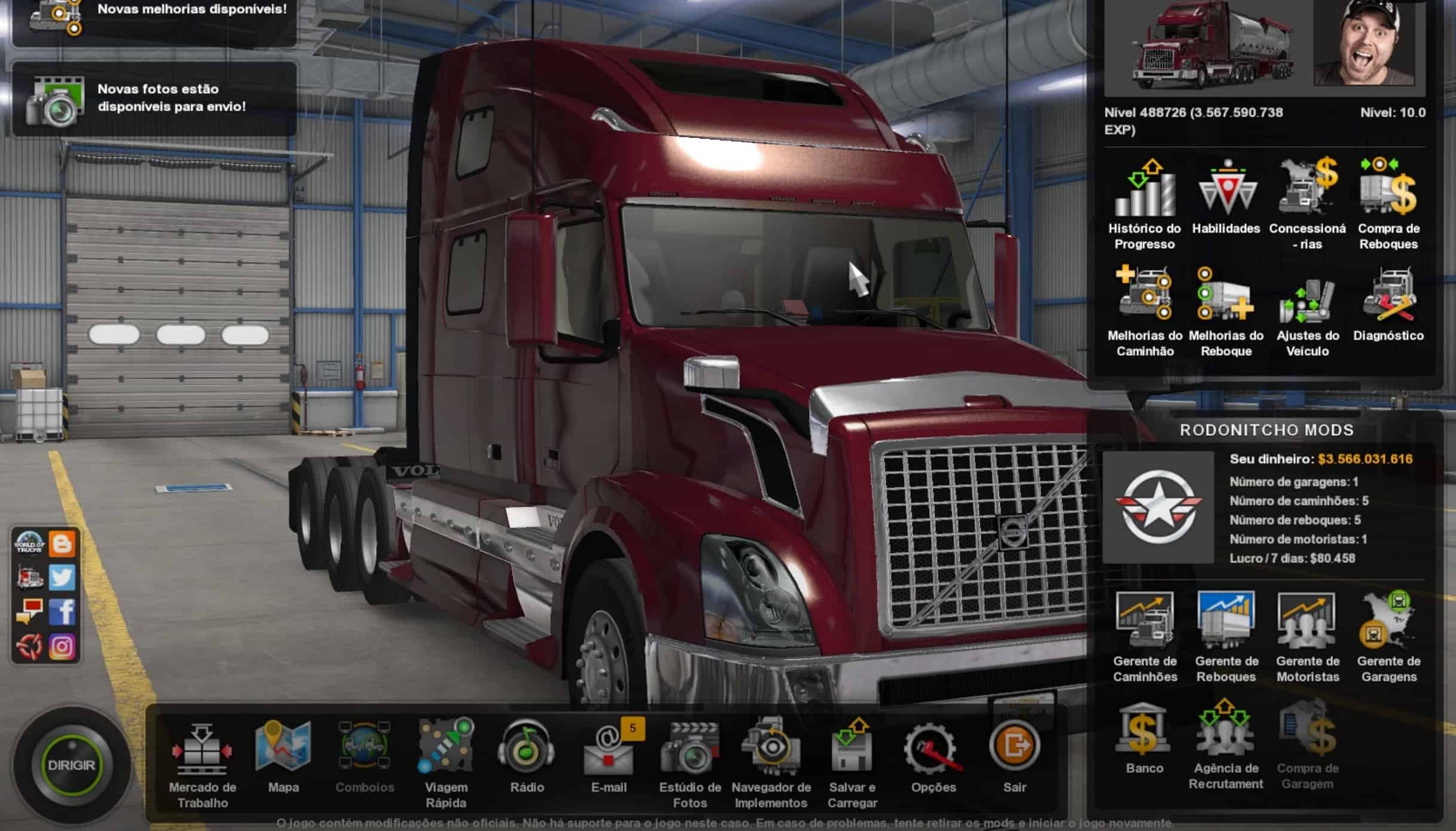This screenshot has height=831, width=1456.
Task: Click the DIRIGIR drive button
Action: [x=71, y=765]
